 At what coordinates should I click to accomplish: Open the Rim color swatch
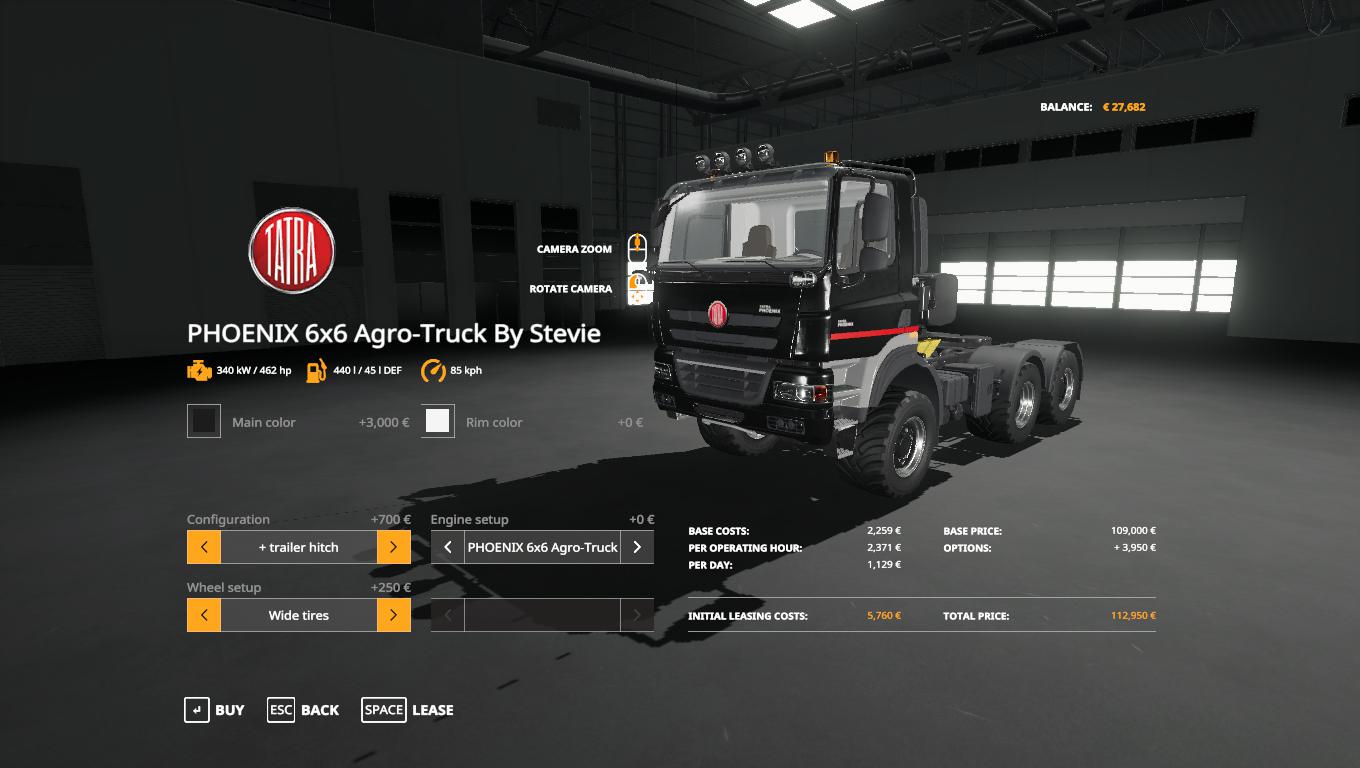(x=438, y=422)
